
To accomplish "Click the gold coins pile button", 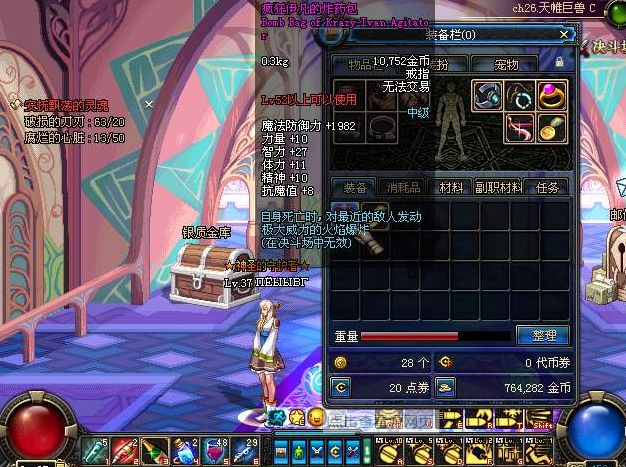I will (x=445, y=387).
